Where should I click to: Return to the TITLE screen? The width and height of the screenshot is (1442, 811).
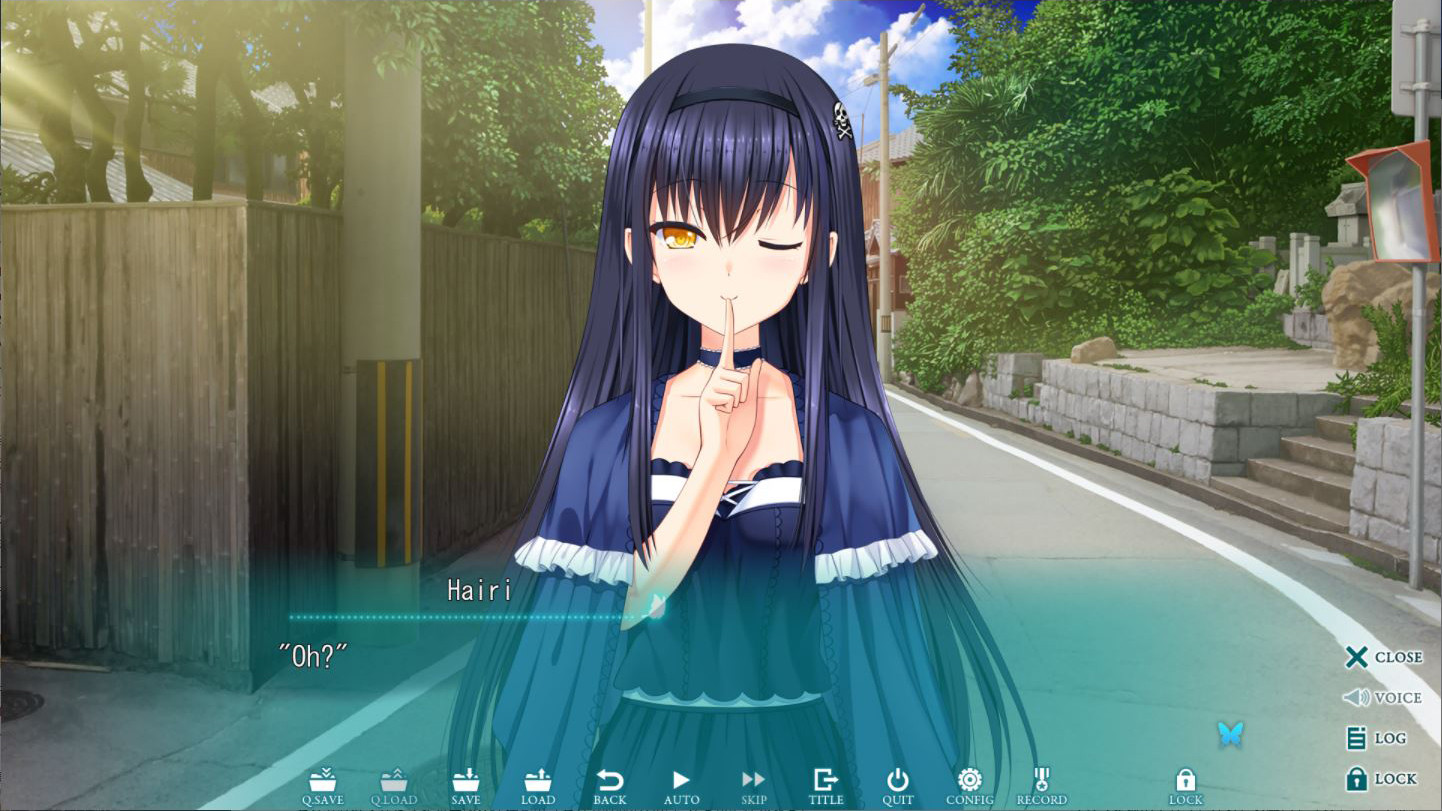pyautogui.click(x=826, y=785)
